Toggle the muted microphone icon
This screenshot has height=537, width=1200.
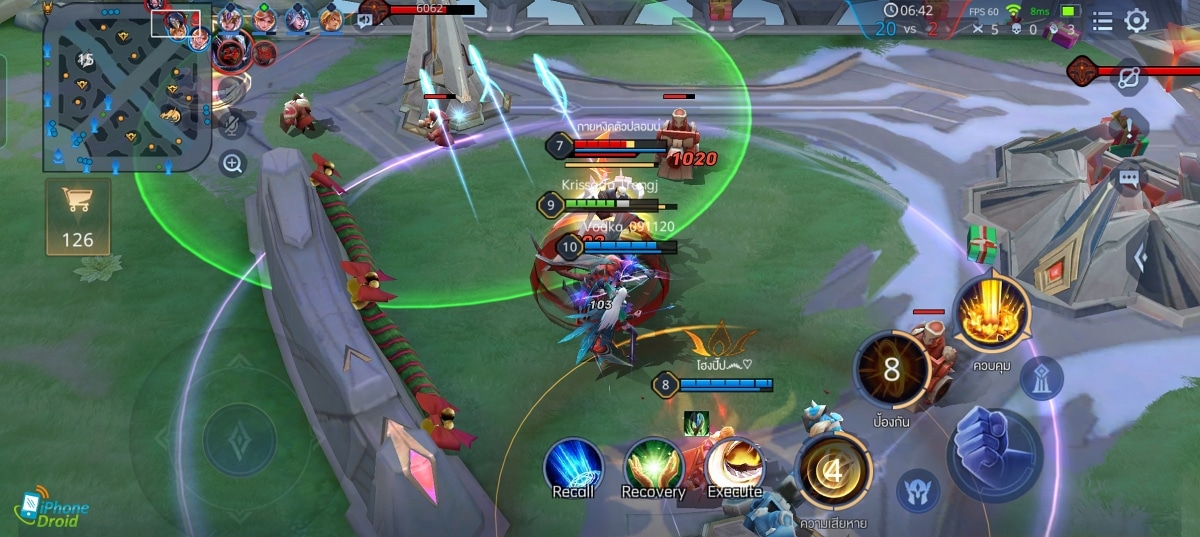click(x=232, y=124)
